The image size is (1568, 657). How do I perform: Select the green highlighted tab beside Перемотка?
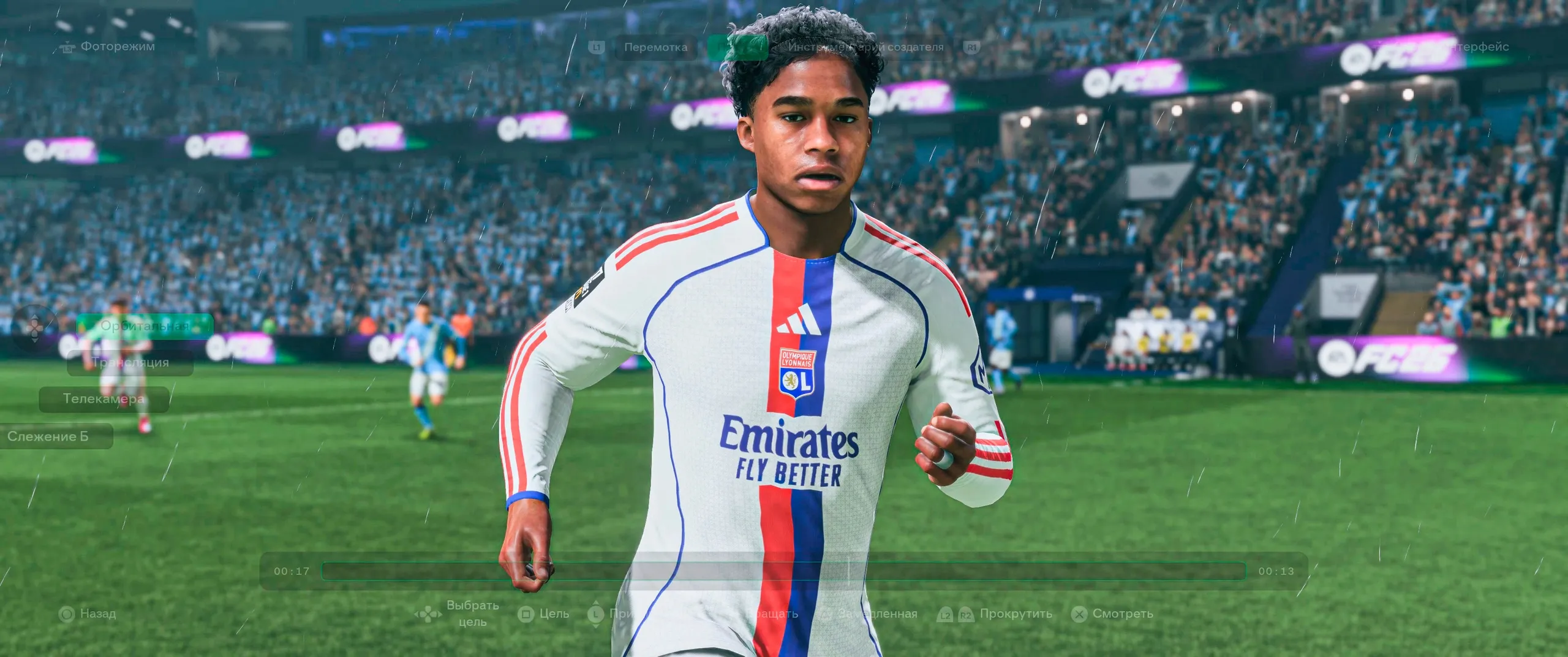tap(737, 47)
